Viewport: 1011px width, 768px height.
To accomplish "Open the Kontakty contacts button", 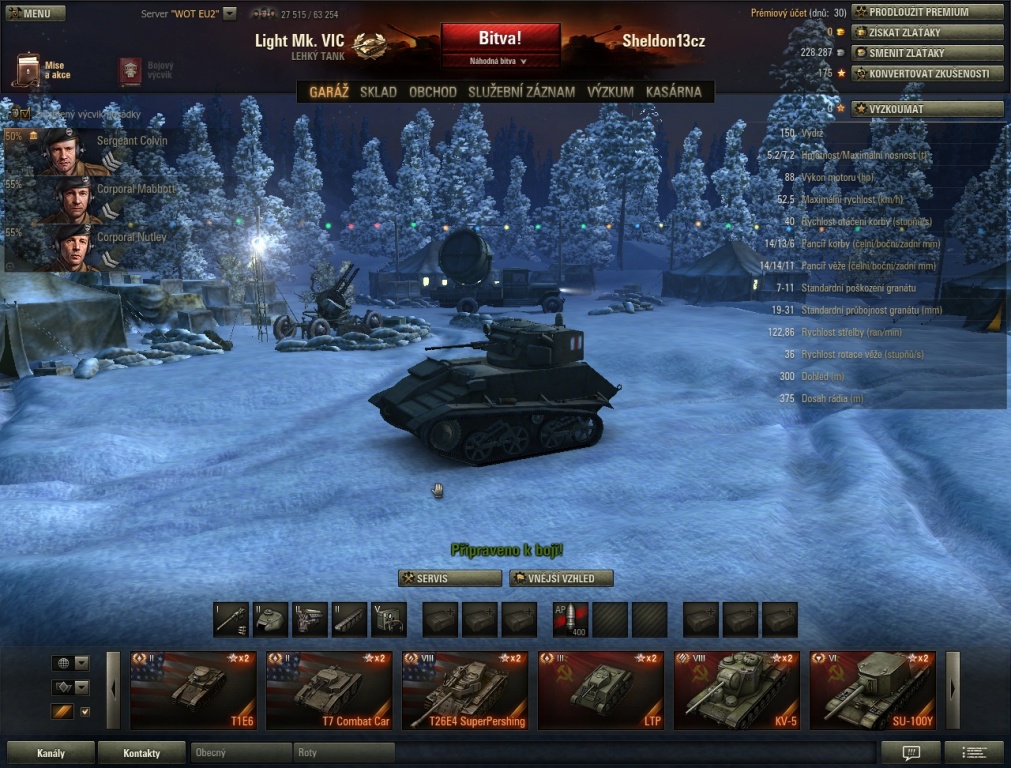I will click(141, 753).
